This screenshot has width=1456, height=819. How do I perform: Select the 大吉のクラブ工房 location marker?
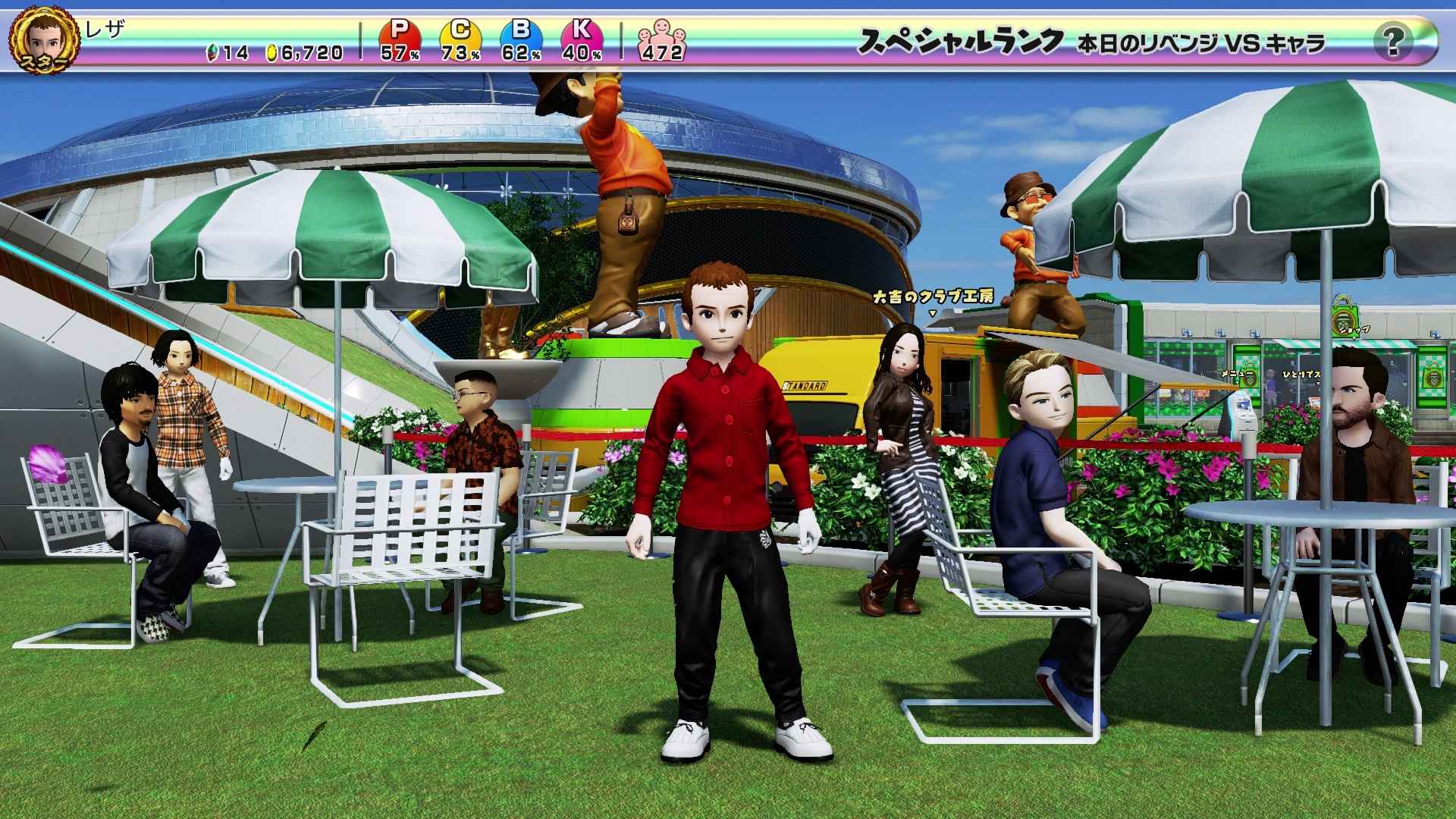933,297
